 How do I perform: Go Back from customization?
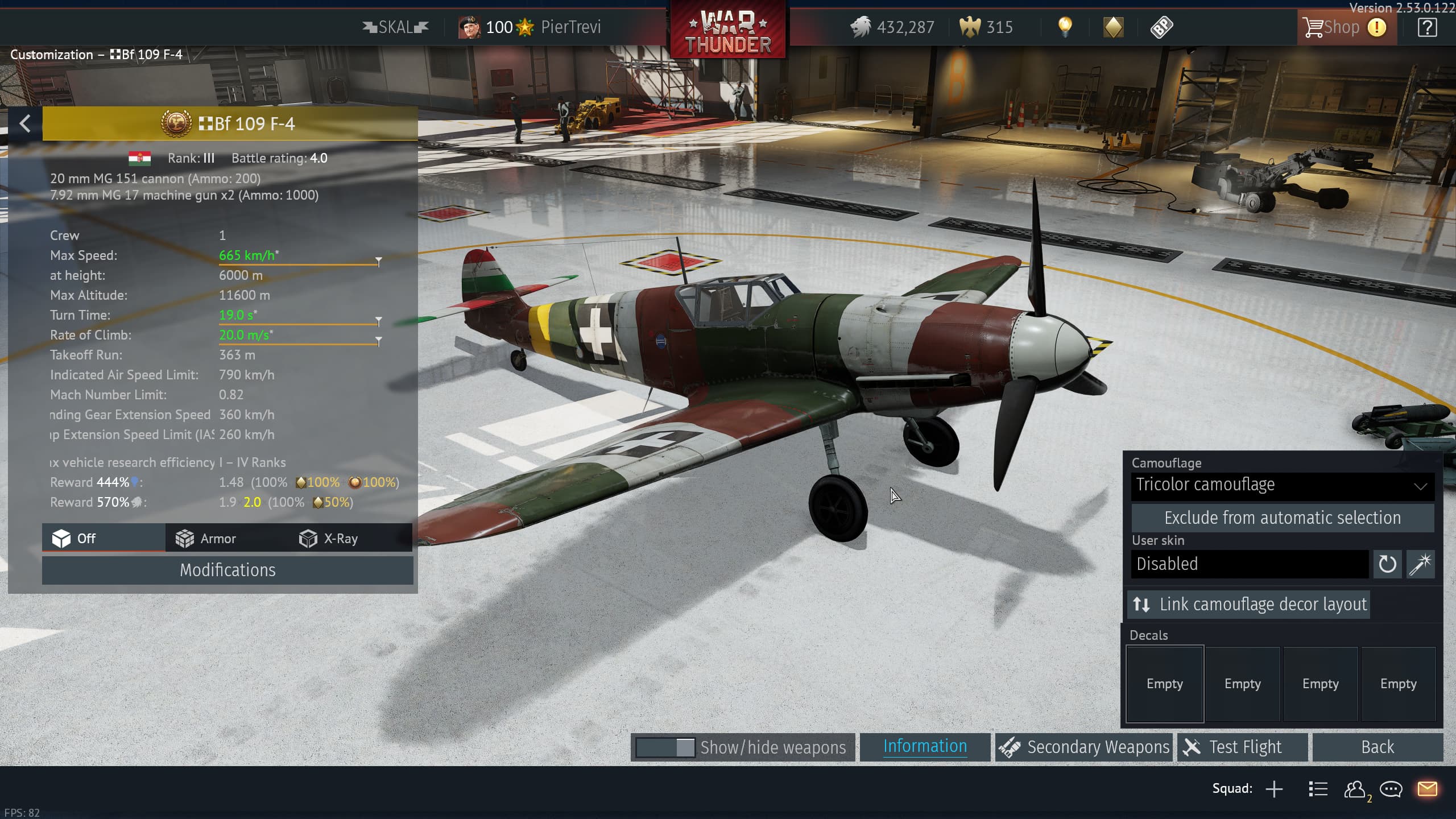pos(1377,747)
